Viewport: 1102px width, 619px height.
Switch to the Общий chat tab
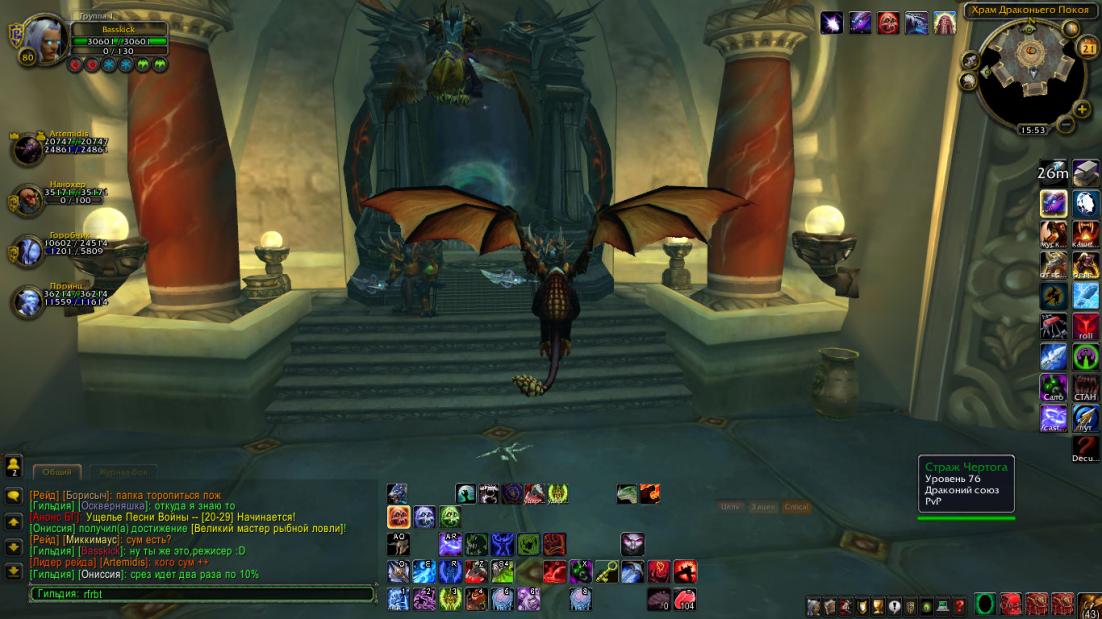[56, 472]
